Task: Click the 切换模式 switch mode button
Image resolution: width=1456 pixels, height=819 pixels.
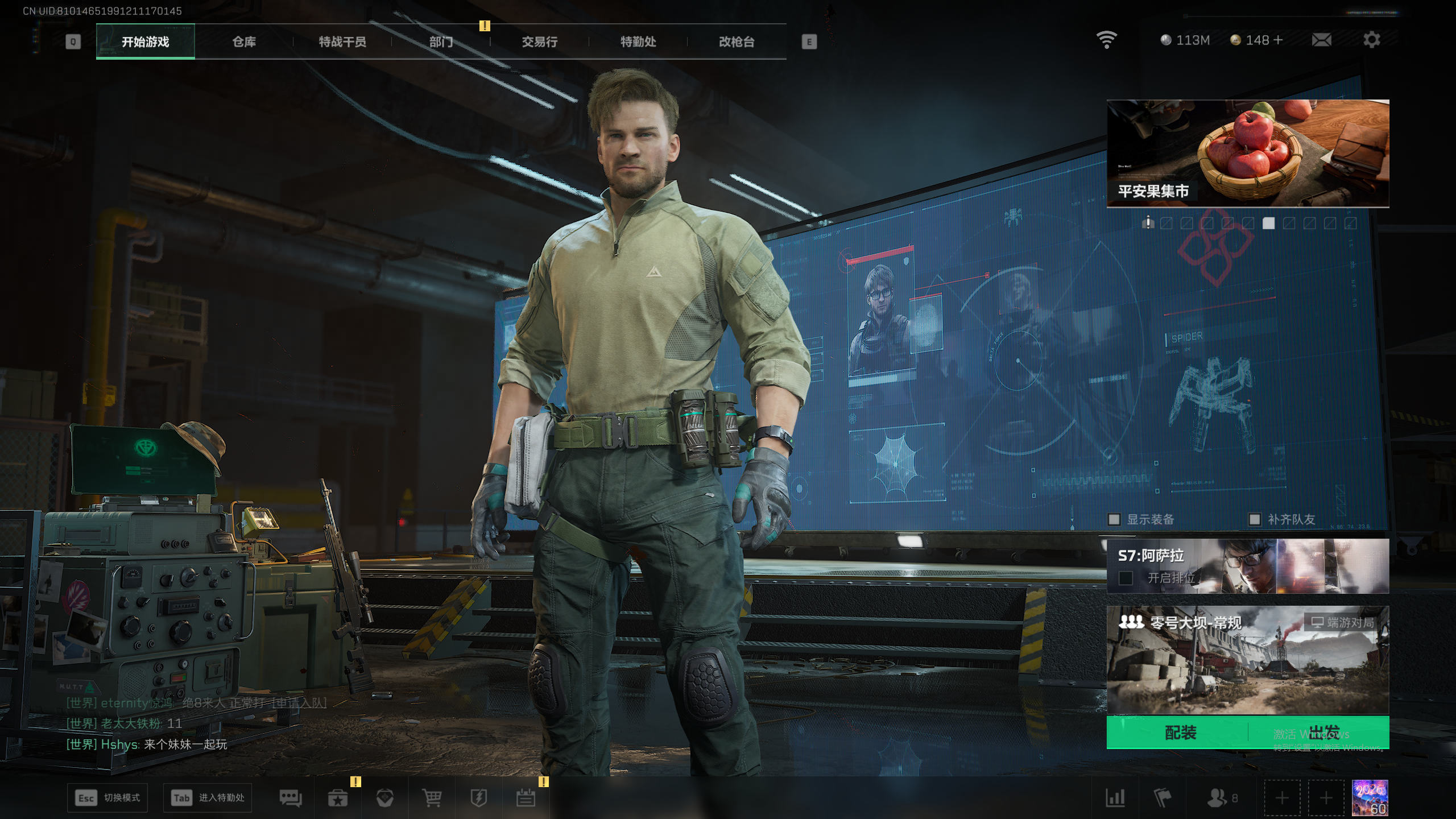Action: [108, 798]
